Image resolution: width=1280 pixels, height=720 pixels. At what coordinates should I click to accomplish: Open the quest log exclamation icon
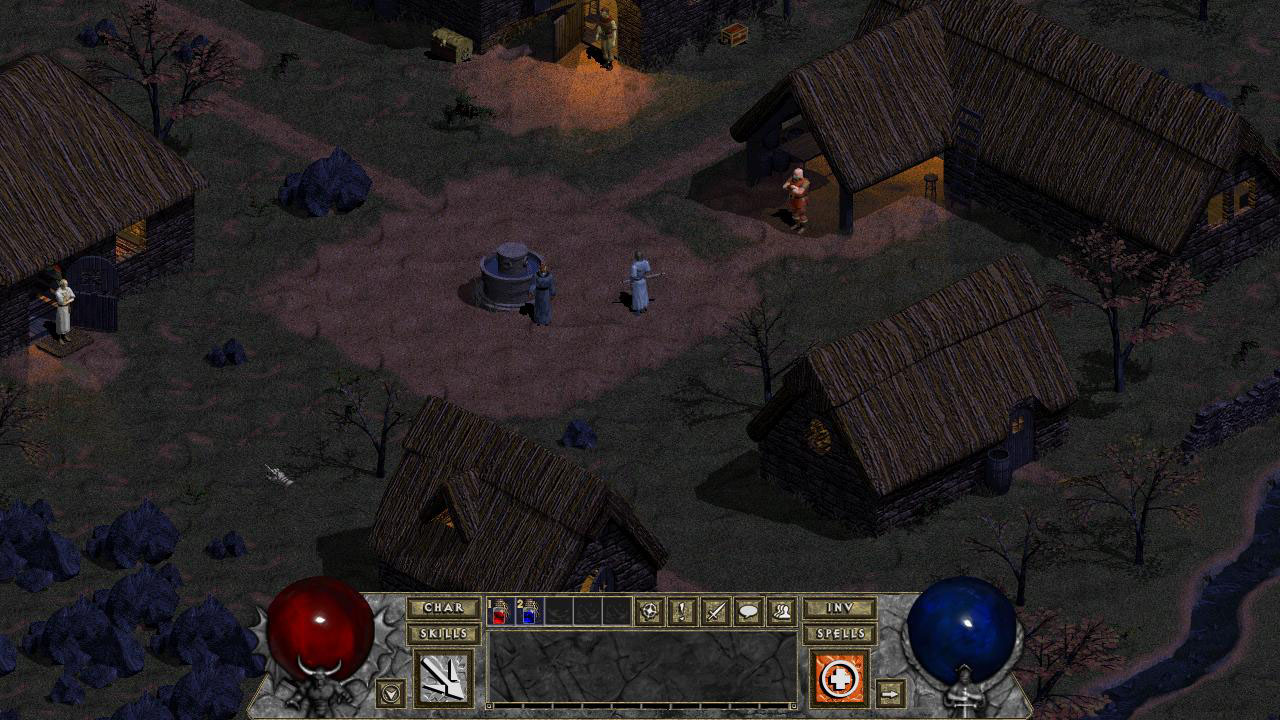pos(683,611)
